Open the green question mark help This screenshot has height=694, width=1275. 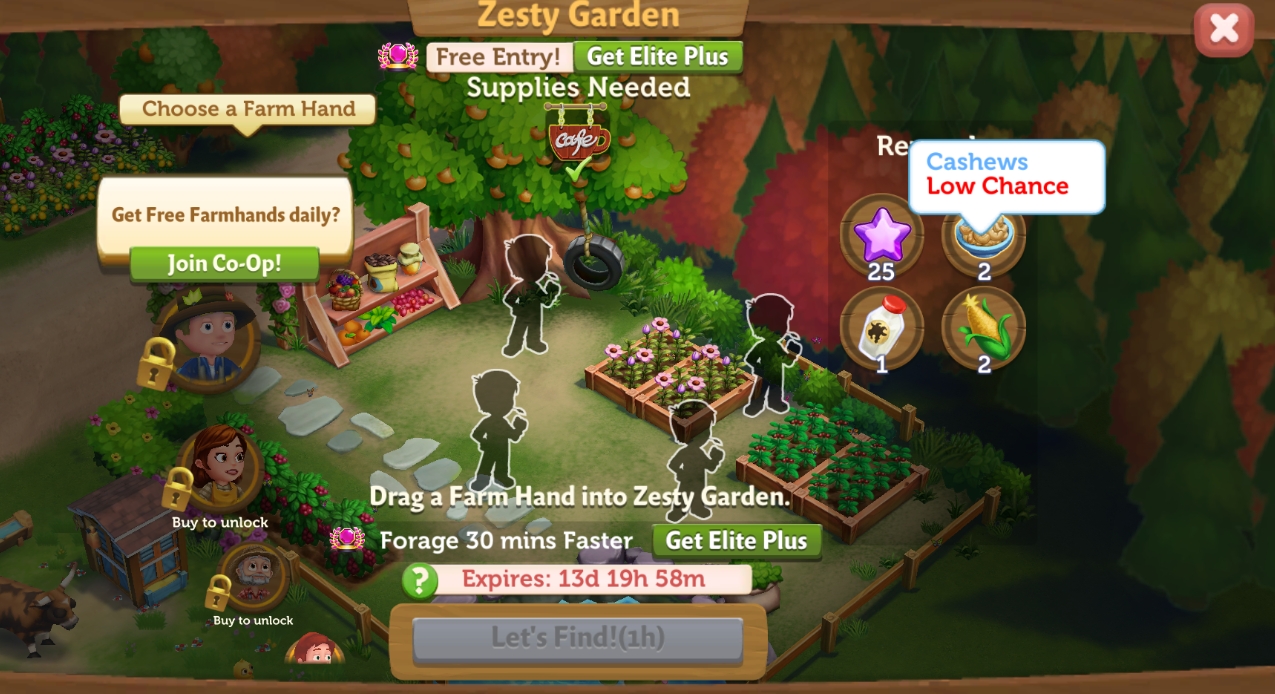(420, 580)
